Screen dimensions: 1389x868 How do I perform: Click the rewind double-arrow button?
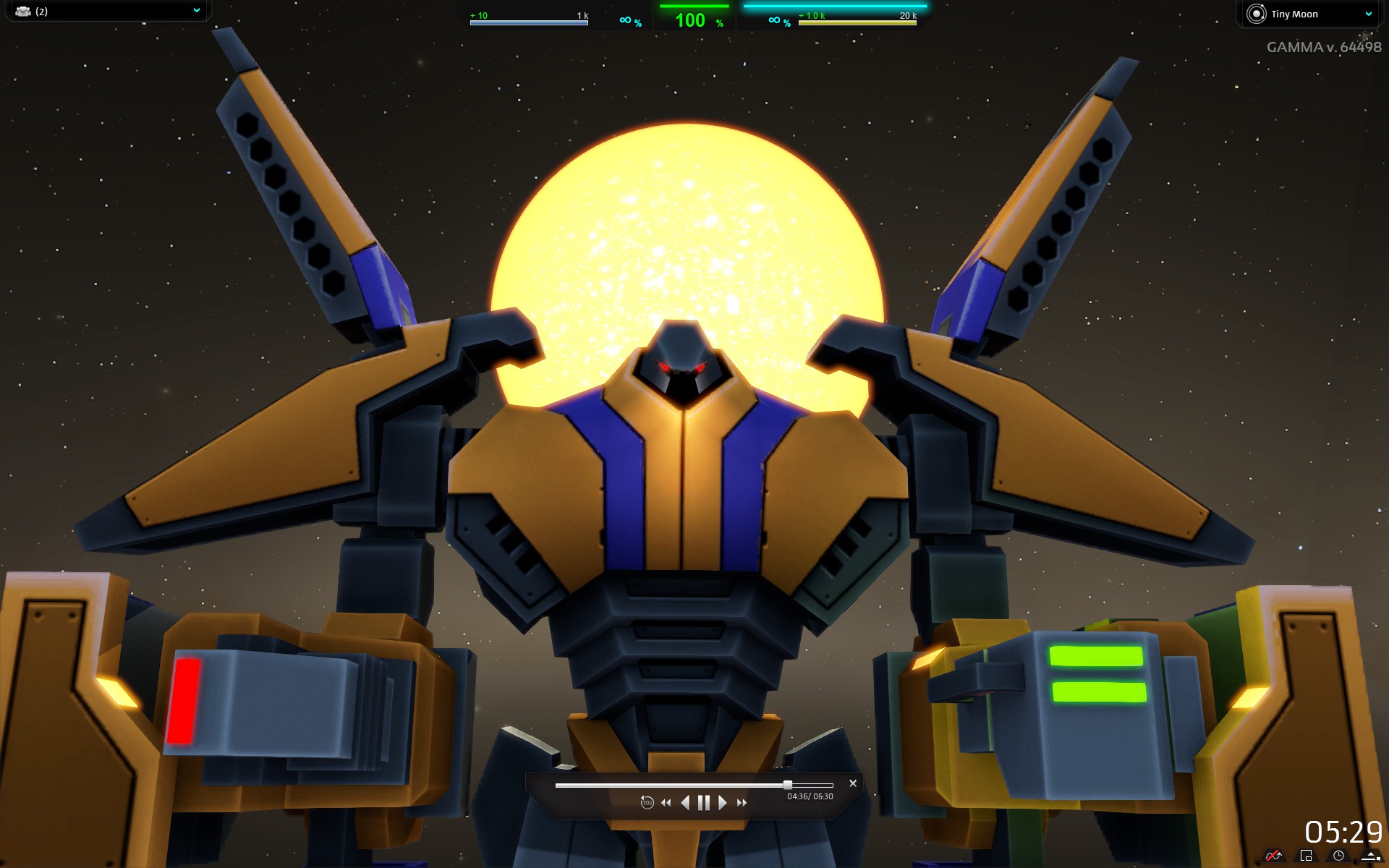pyautogui.click(x=666, y=803)
